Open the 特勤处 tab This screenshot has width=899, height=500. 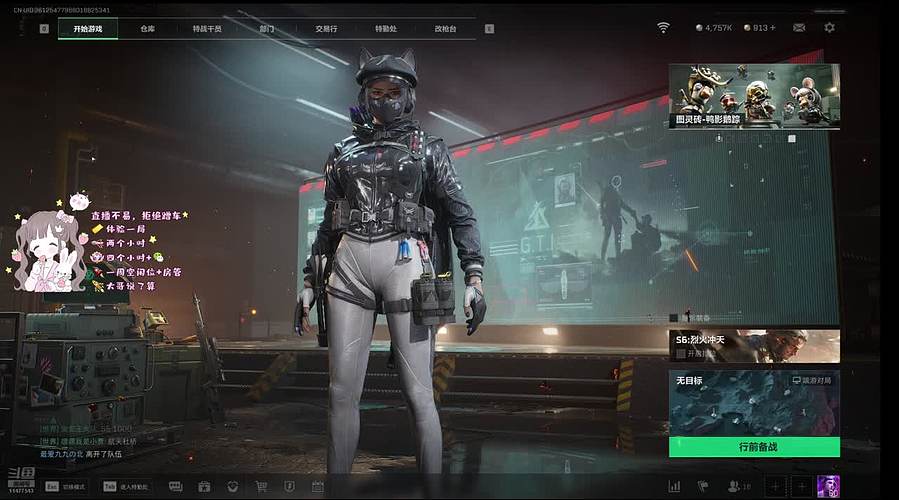click(x=385, y=29)
